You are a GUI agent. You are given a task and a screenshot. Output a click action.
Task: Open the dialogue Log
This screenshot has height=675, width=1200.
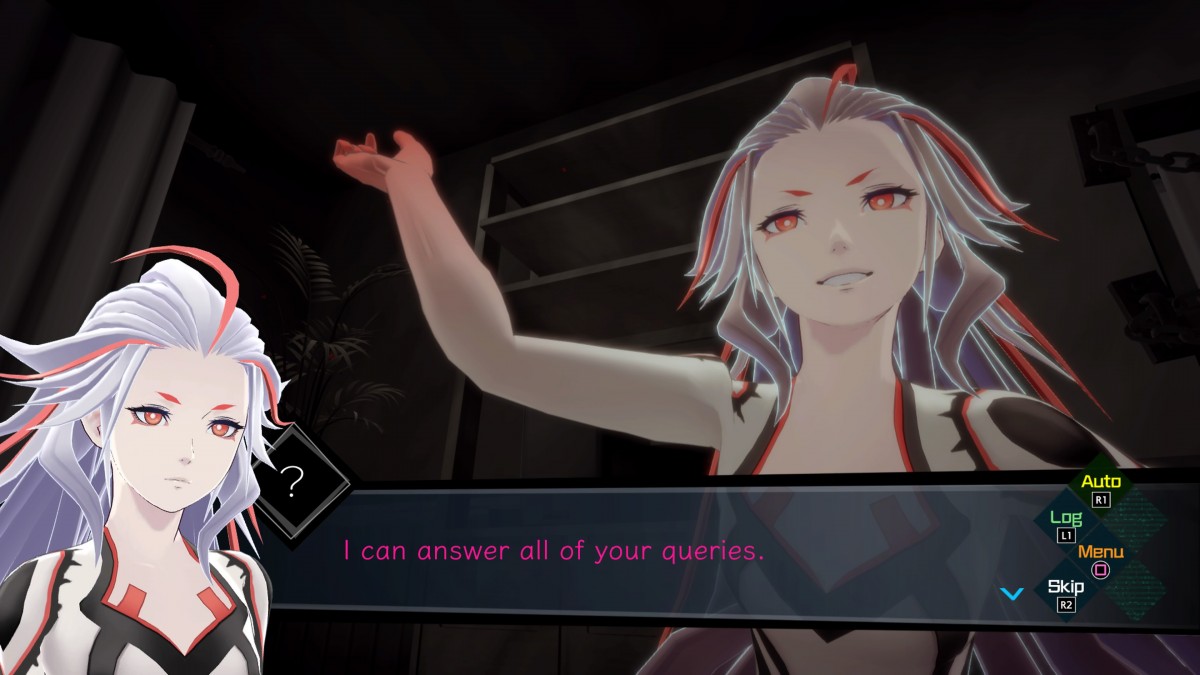coord(1065,523)
